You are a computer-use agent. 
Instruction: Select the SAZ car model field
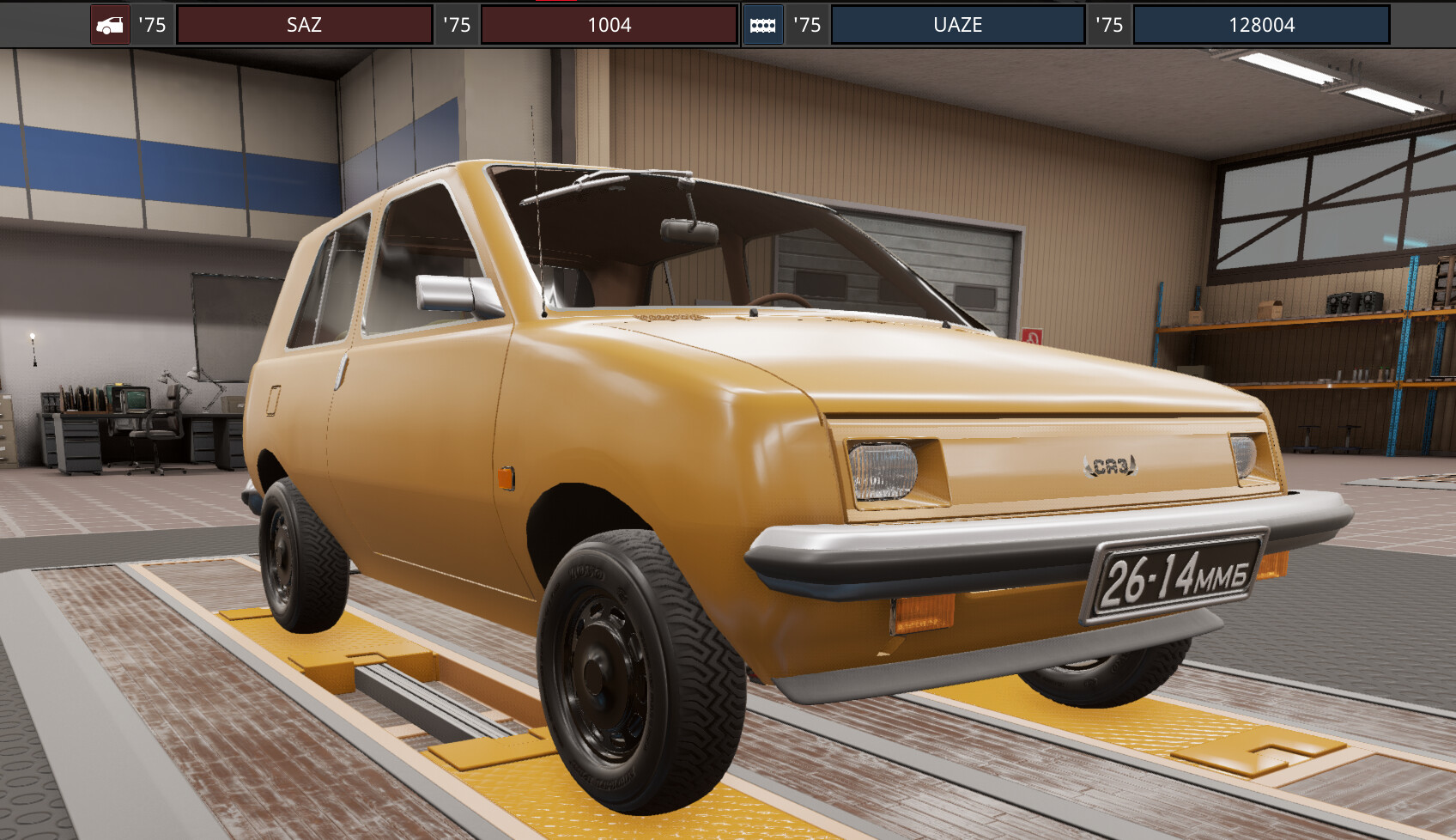(304, 25)
